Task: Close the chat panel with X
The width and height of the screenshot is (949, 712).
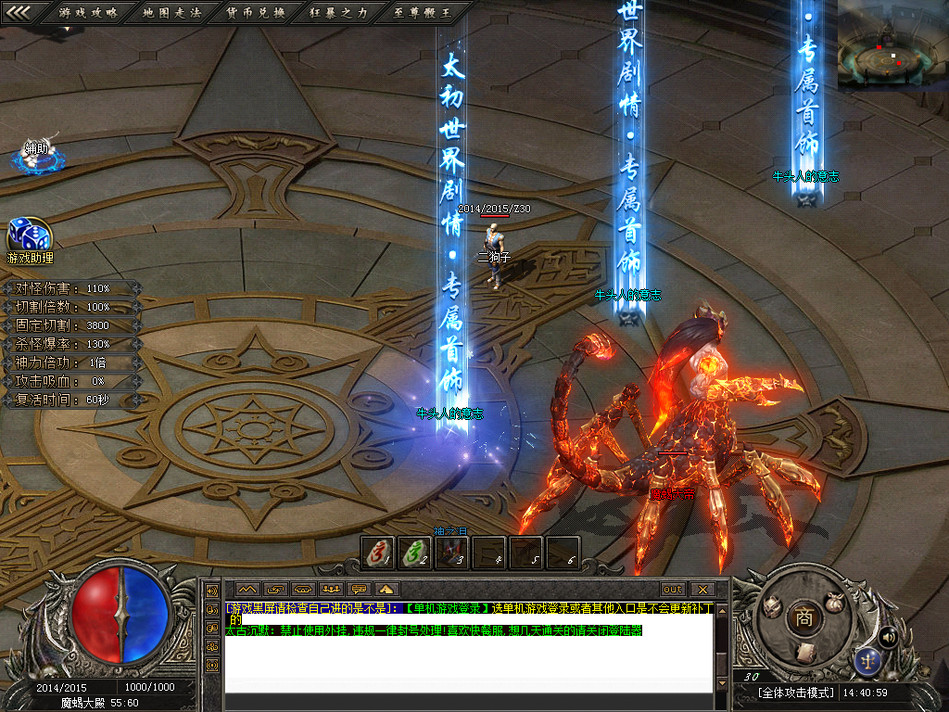Action: [702, 589]
